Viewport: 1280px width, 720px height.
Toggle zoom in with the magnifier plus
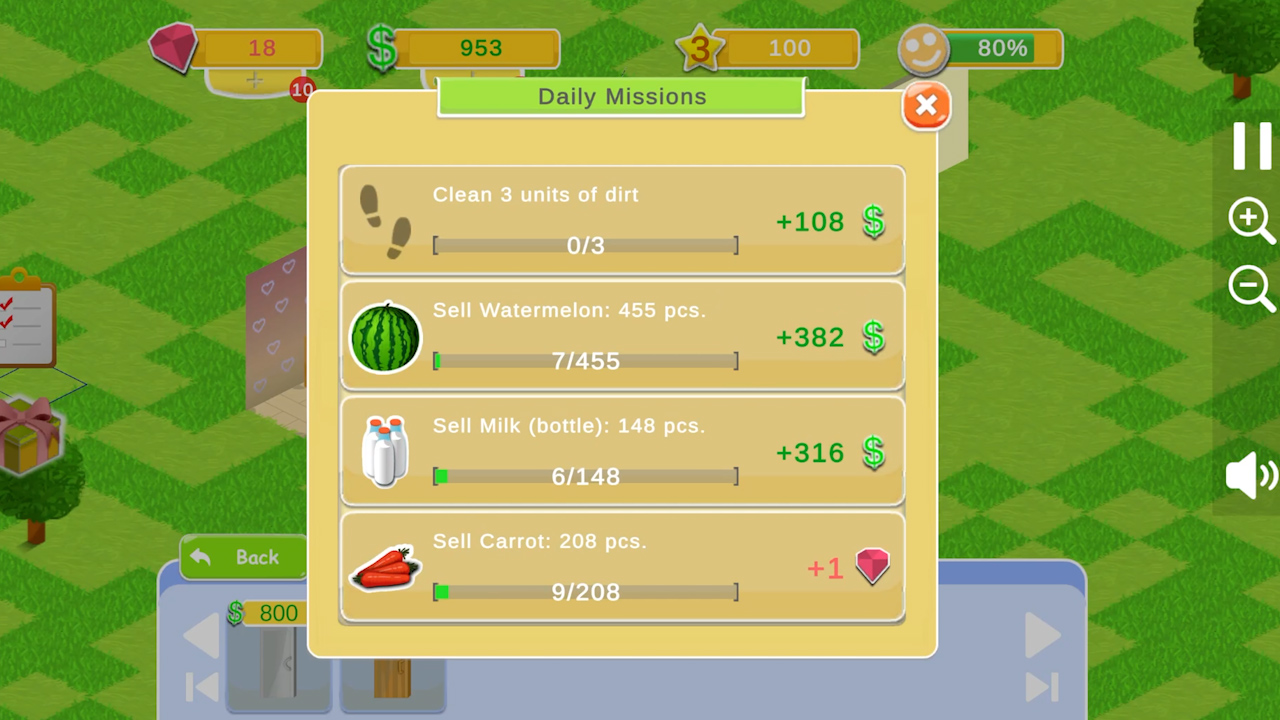(x=1252, y=220)
